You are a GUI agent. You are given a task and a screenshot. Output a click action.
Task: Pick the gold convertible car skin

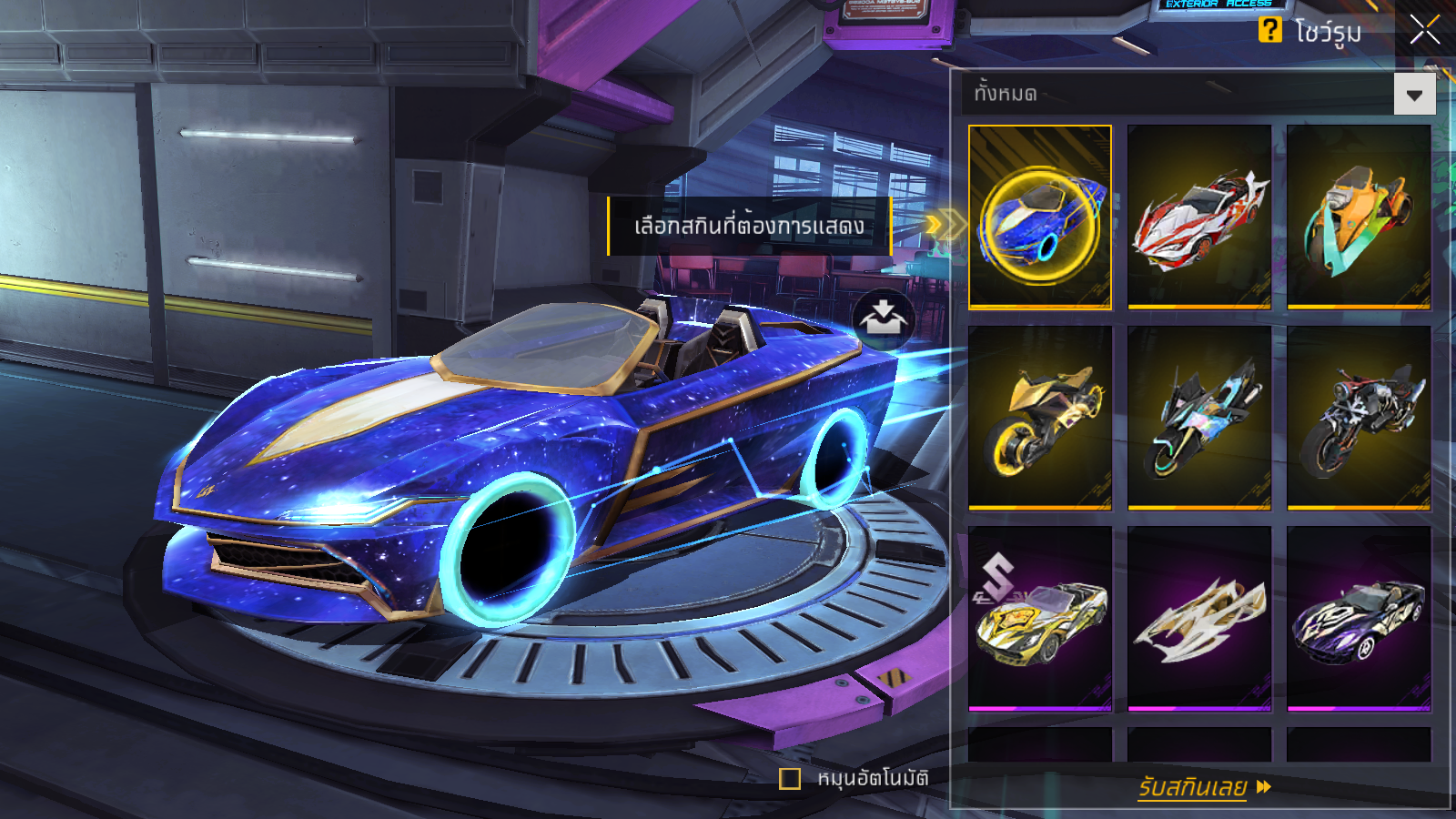[x=1040, y=618]
